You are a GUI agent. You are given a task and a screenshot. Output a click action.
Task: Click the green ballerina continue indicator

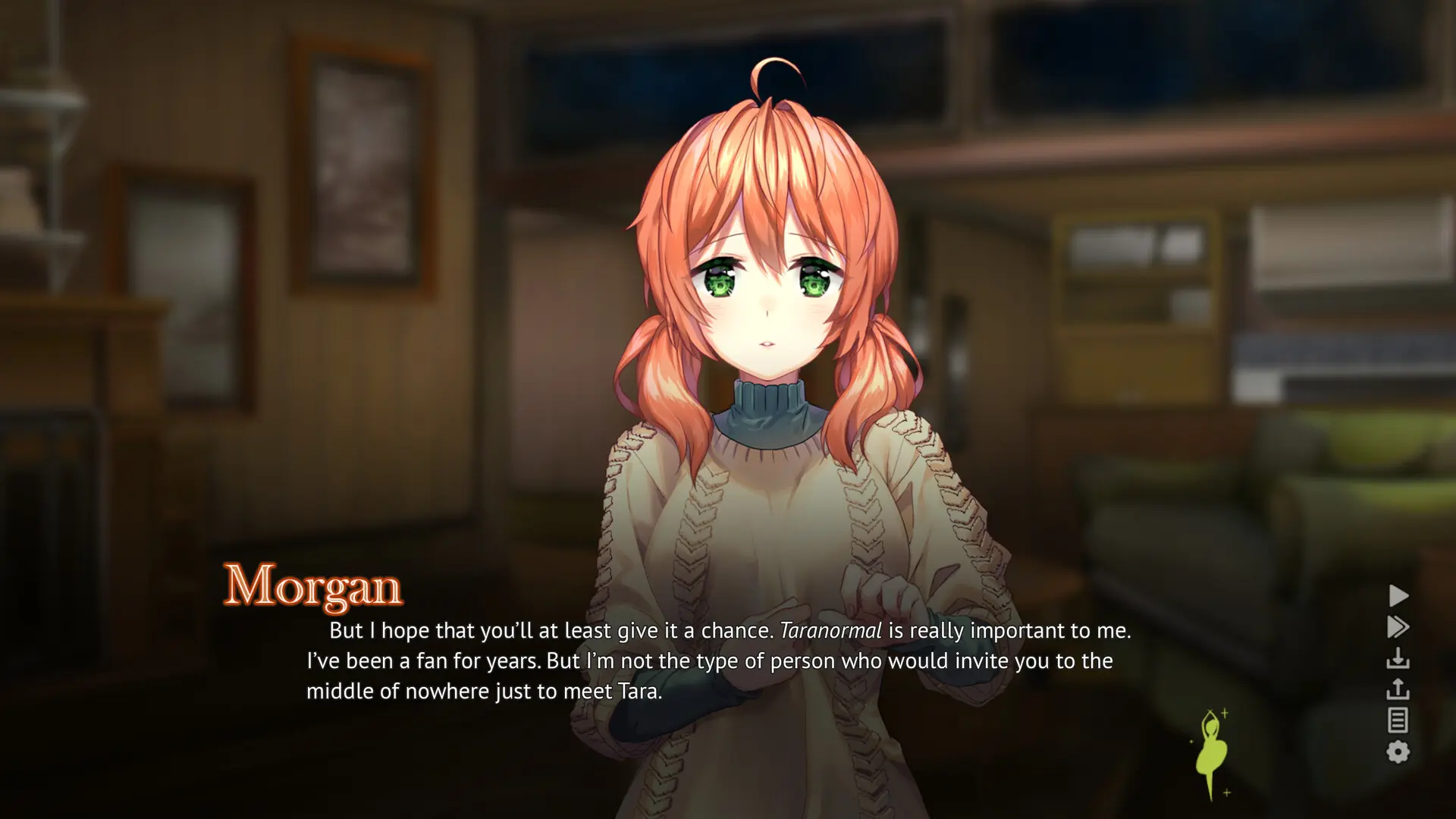(1211, 753)
